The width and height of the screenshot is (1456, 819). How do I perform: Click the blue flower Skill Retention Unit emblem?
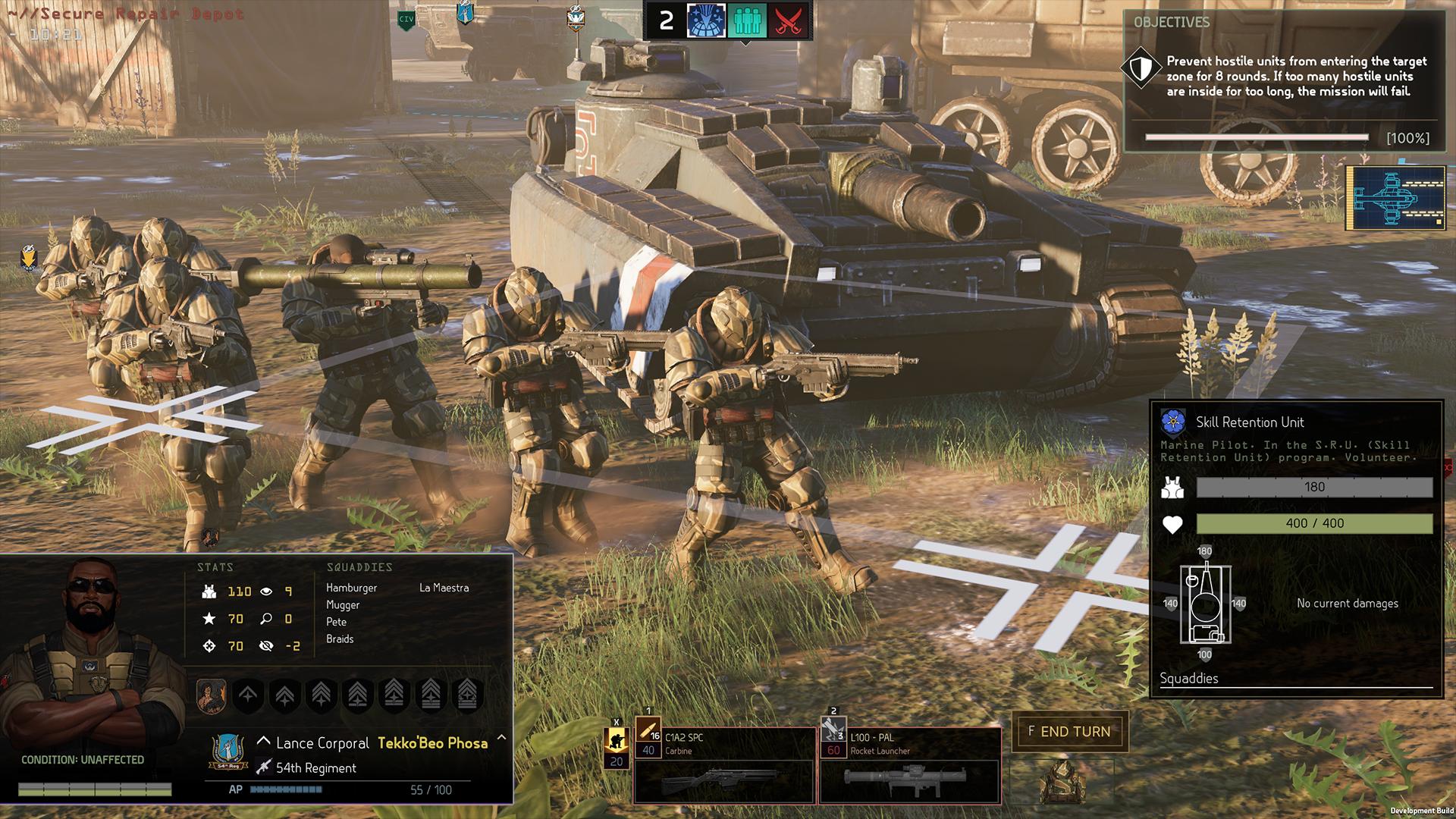pyautogui.click(x=1172, y=422)
